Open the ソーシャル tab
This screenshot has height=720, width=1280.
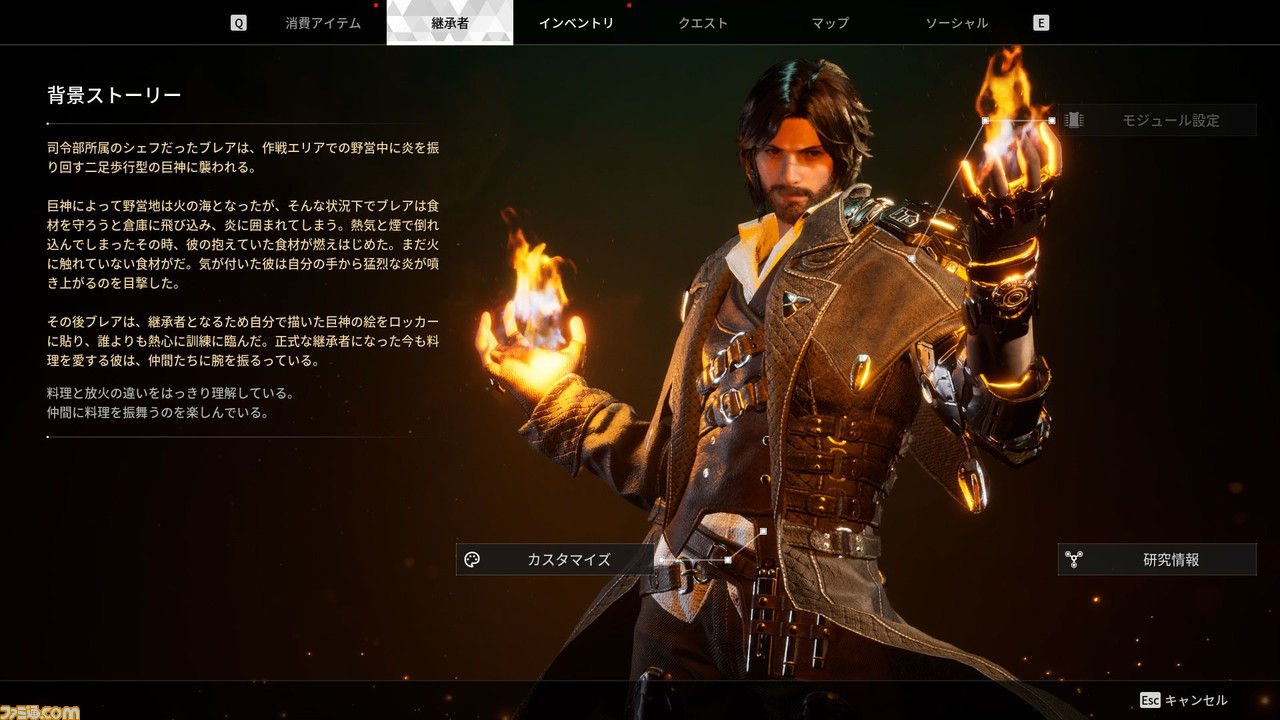click(x=956, y=23)
